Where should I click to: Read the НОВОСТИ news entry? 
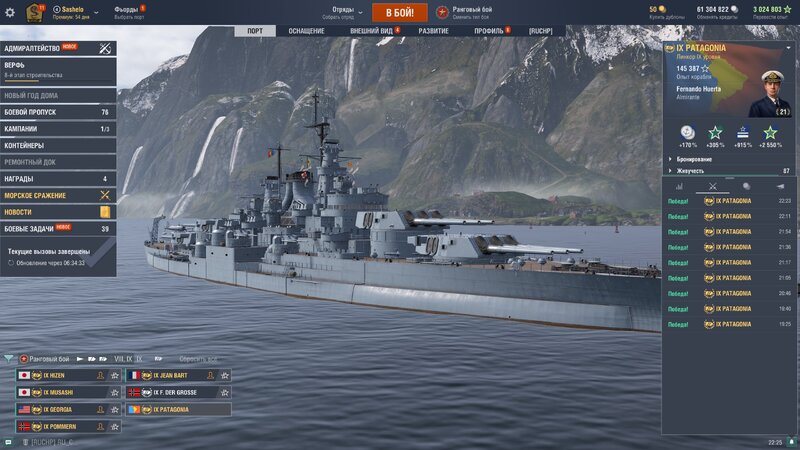(58, 212)
